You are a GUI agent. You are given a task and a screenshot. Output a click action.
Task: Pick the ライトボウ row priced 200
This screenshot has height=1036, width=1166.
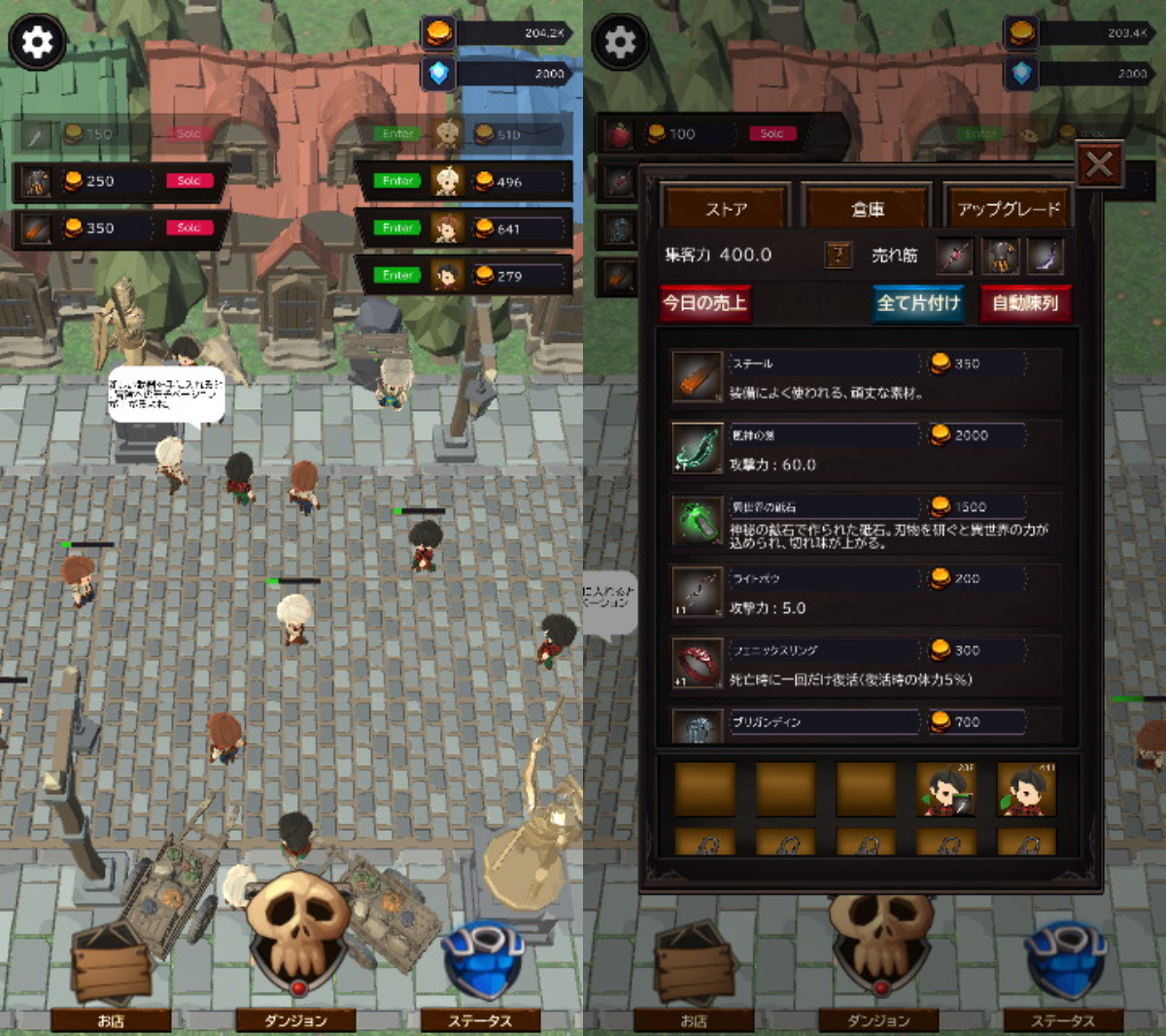click(x=865, y=592)
